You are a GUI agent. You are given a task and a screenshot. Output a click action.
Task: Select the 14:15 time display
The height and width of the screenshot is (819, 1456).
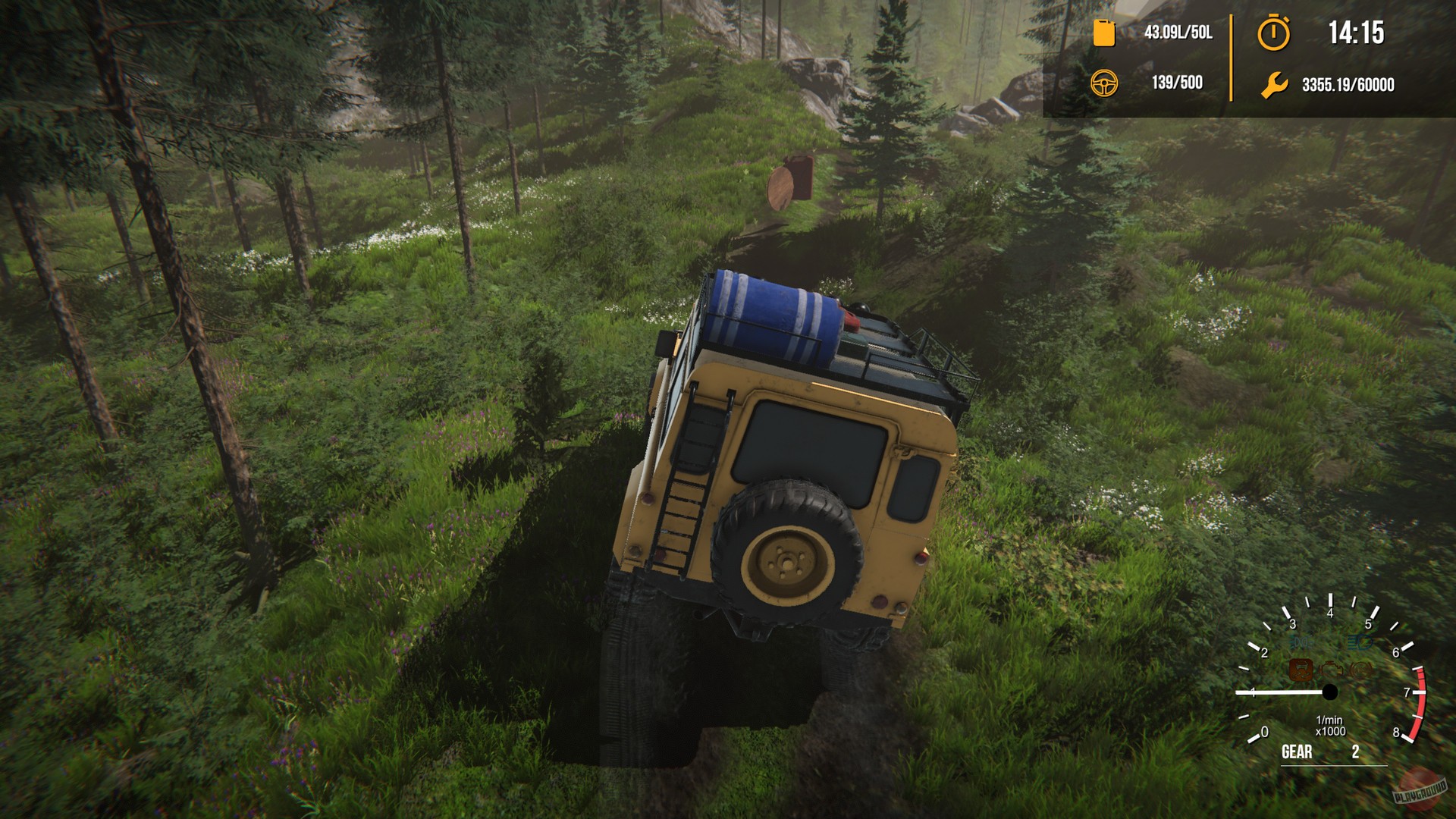click(1356, 33)
